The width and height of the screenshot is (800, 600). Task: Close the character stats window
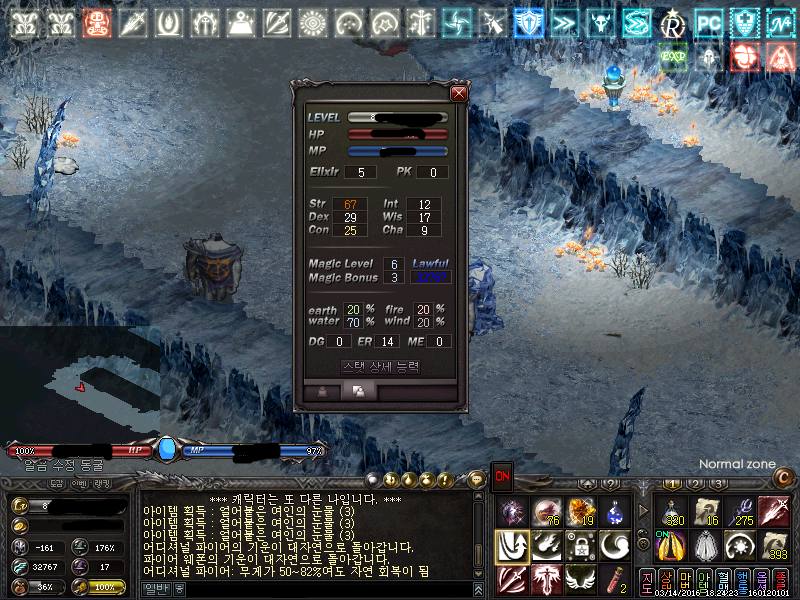click(459, 93)
